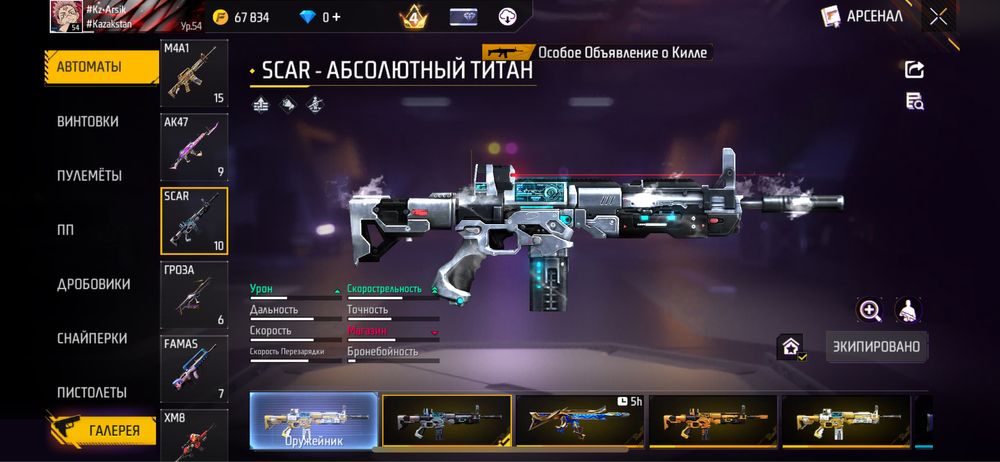
Task: Open the Дробовики category
Action: click(94, 284)
